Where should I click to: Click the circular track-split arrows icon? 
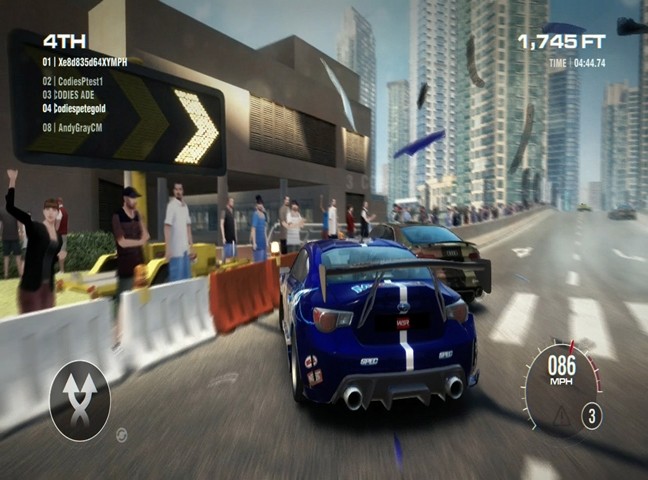80,401
